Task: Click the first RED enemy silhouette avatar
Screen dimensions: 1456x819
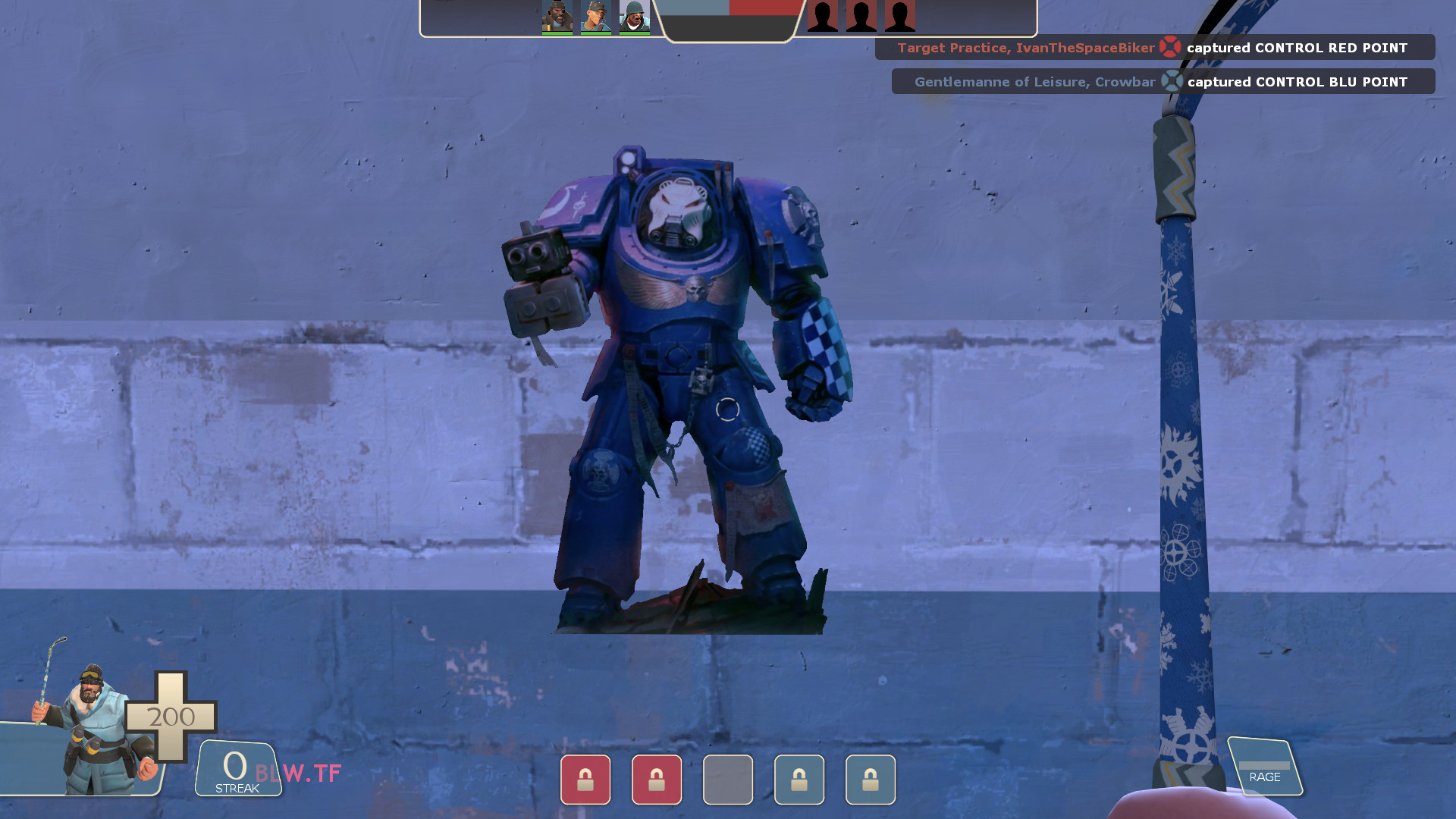Action: click(x=821, y=15)
